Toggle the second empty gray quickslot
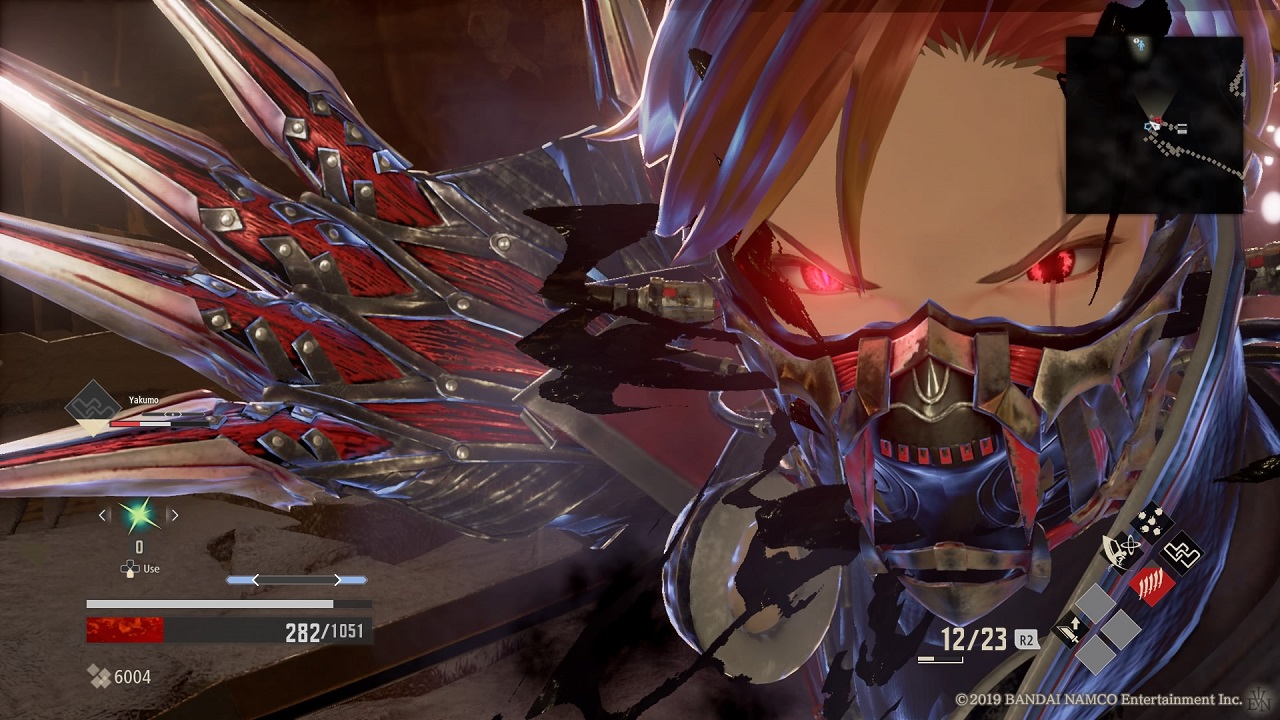This screenshot has height=720, width=1280. (x=1122, y=631)
